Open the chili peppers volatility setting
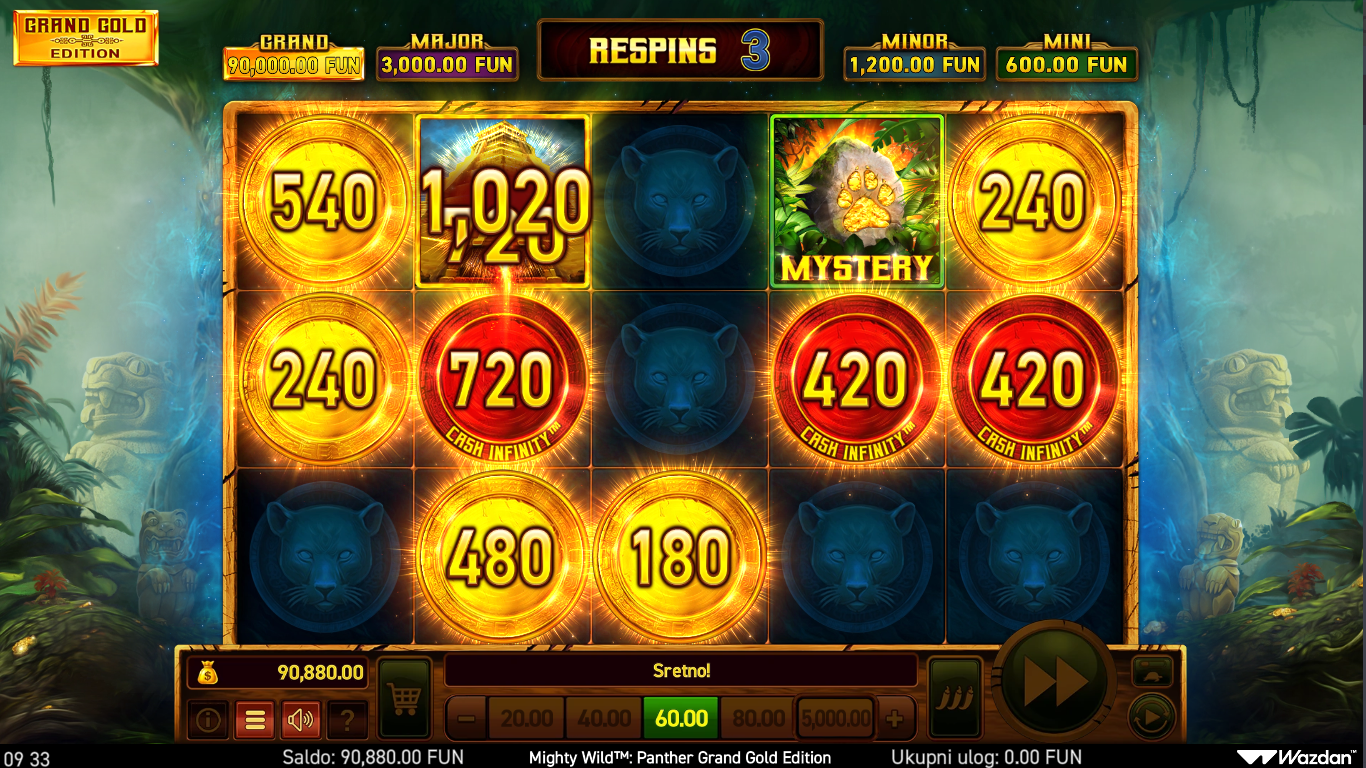 (953, 699)
